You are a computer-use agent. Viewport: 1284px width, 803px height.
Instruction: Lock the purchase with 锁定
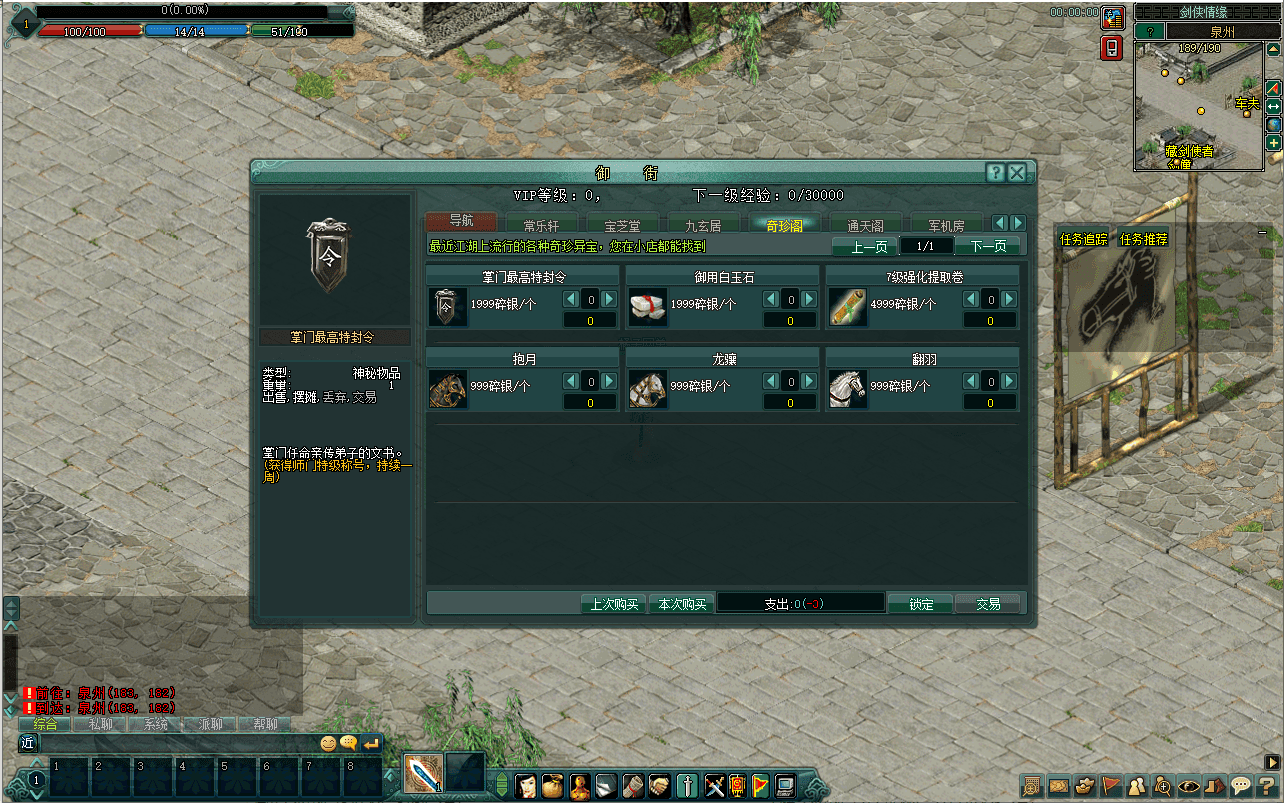tap(921, 604)
